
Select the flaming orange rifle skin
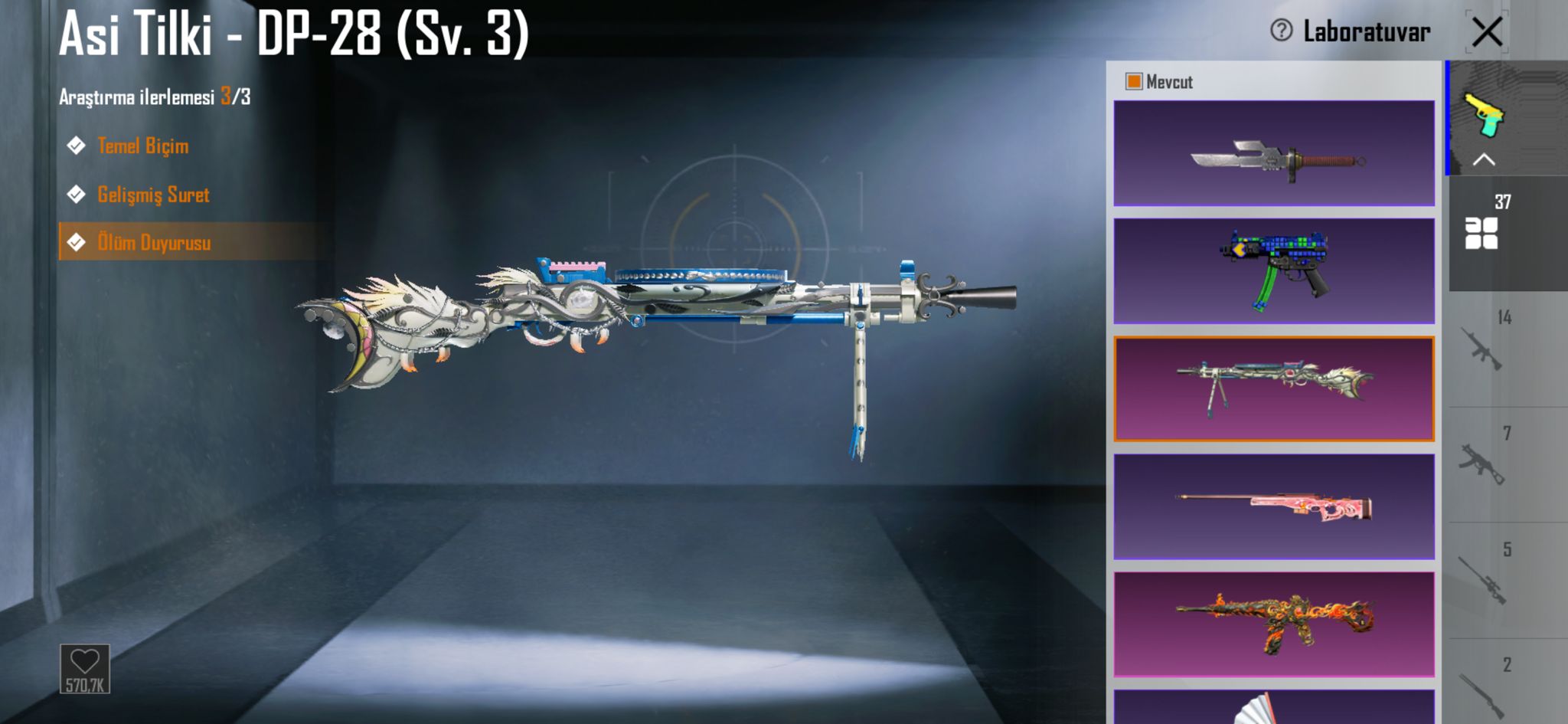click(x=1274, y=624)
